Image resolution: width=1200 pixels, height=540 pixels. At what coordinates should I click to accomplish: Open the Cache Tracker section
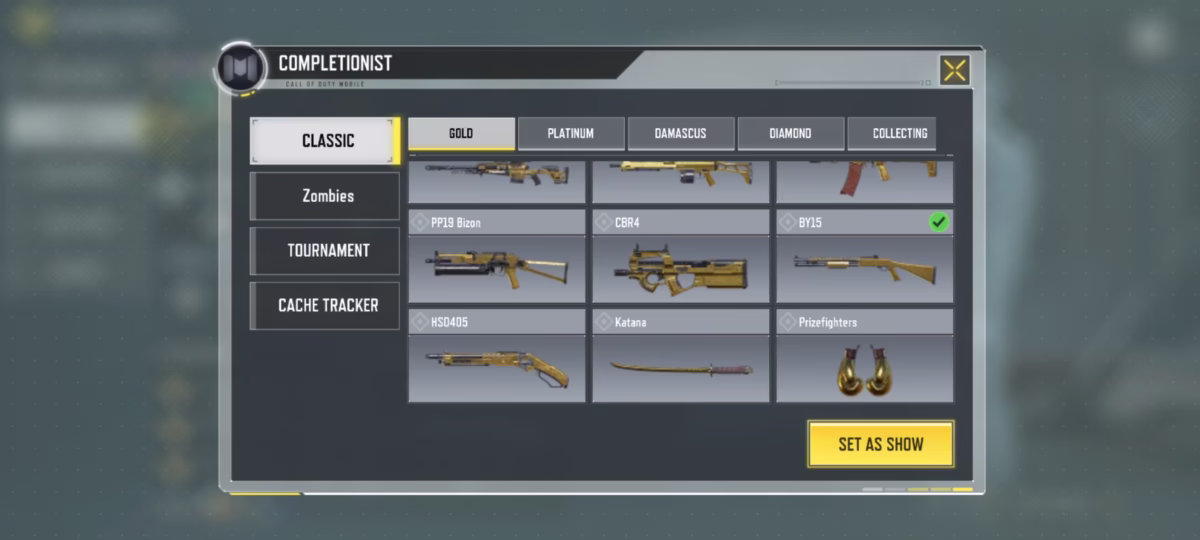326,306
